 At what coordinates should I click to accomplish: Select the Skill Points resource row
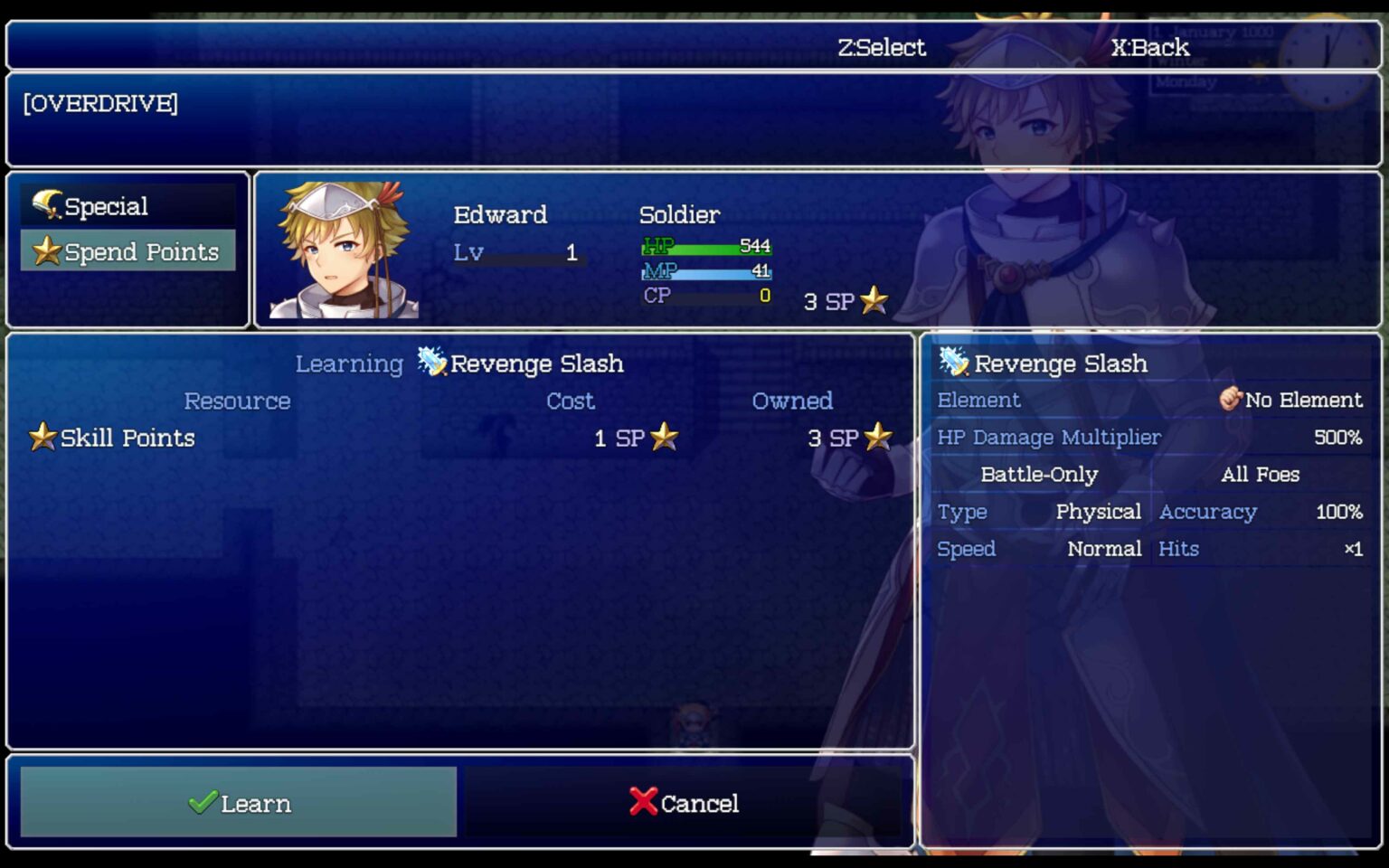coord(127,438)
